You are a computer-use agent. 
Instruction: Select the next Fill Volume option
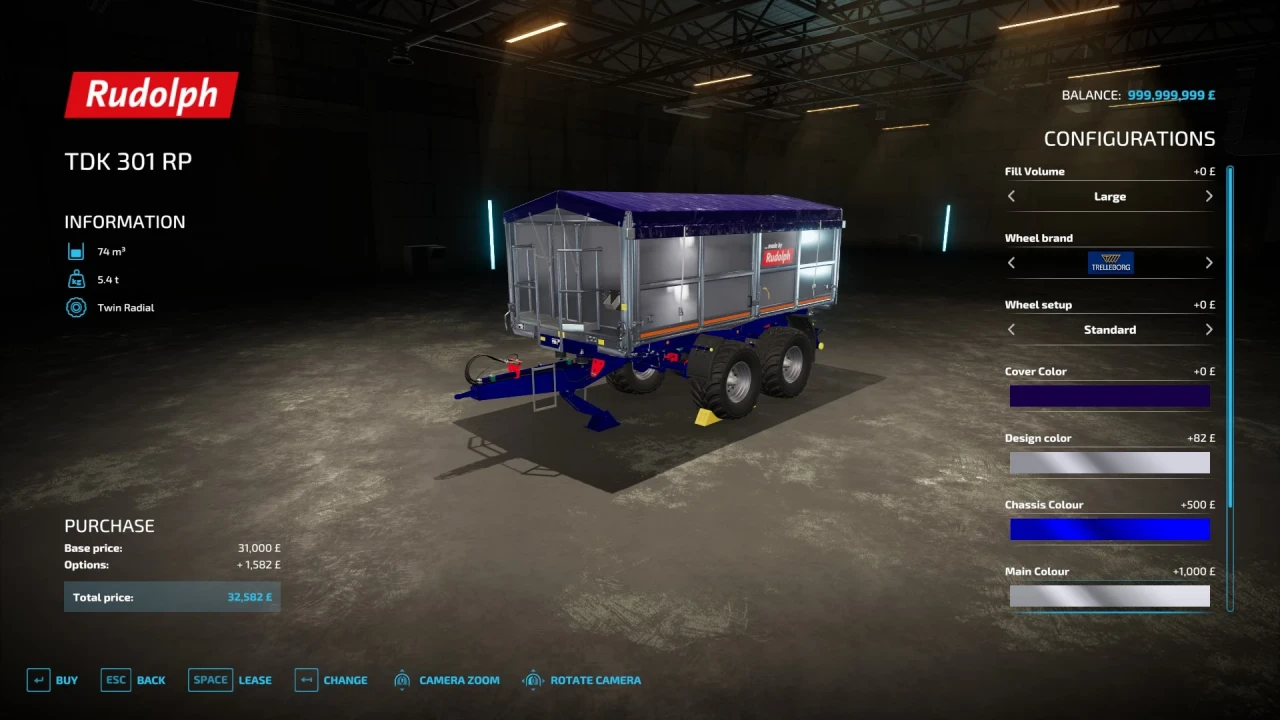pos(1209,196)
